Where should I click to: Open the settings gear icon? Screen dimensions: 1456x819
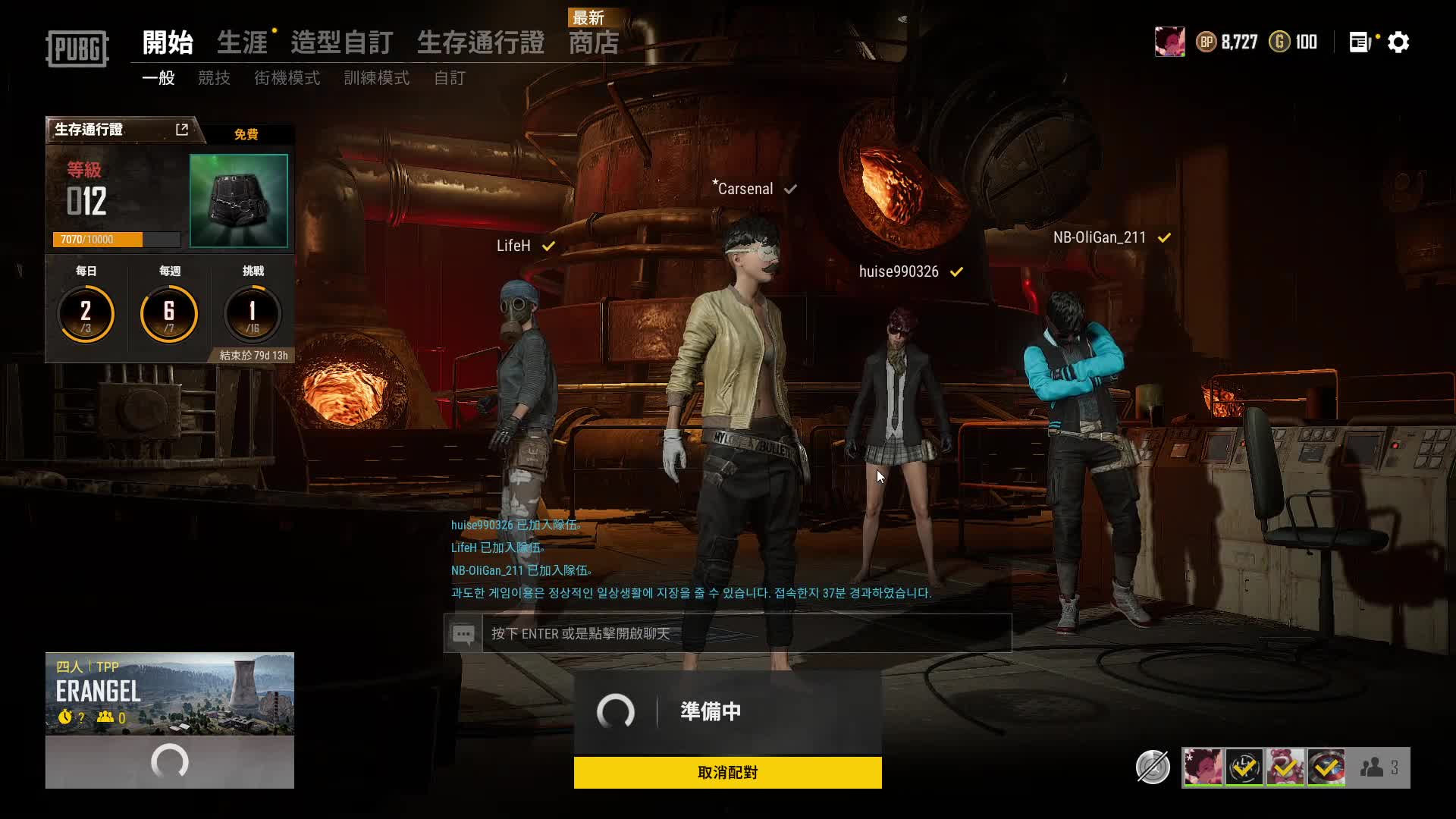point(1398,42)
